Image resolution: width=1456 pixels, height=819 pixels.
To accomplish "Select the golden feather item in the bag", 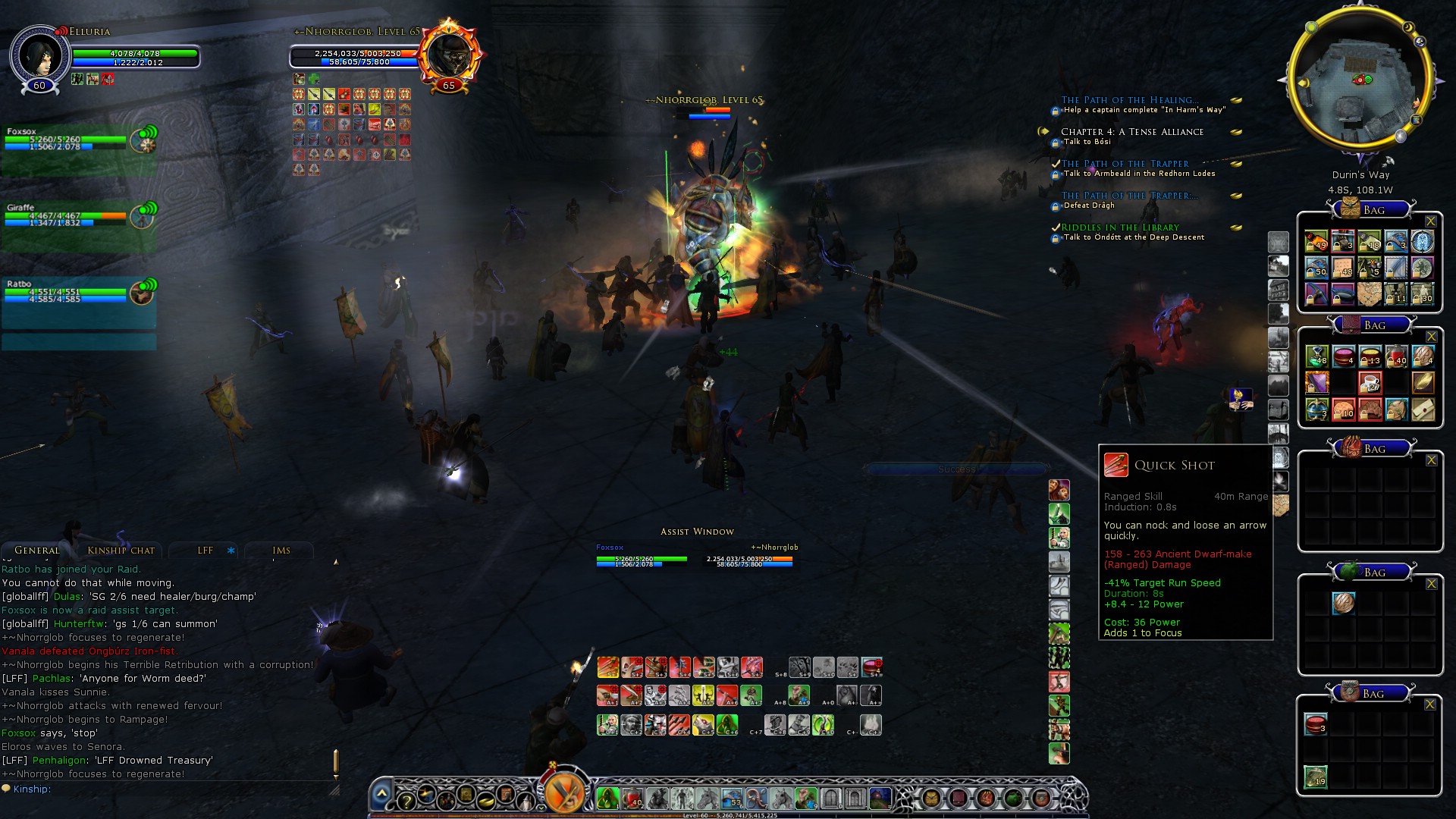I will click(1423, 383).
